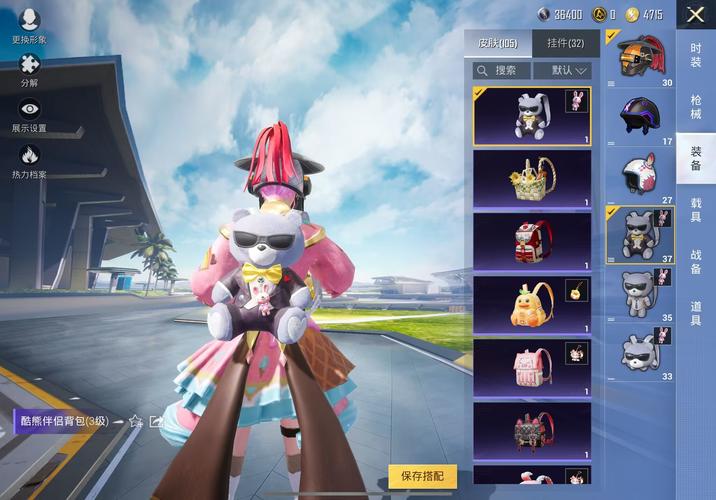716x500 pixels.
Task: Select the red crested helmet slot
Action: pos(640,59)
